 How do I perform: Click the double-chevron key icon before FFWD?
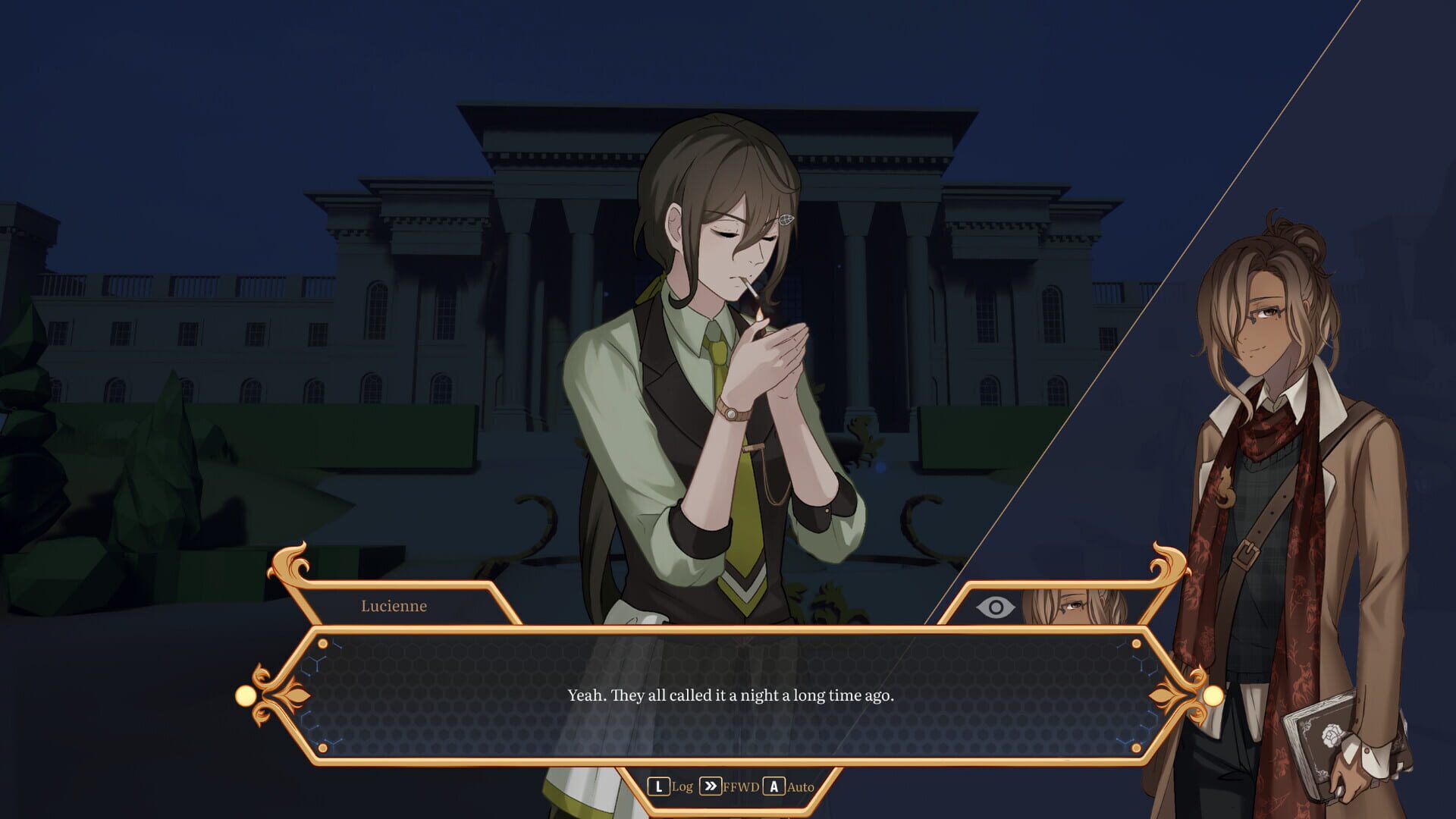(711, 787)
